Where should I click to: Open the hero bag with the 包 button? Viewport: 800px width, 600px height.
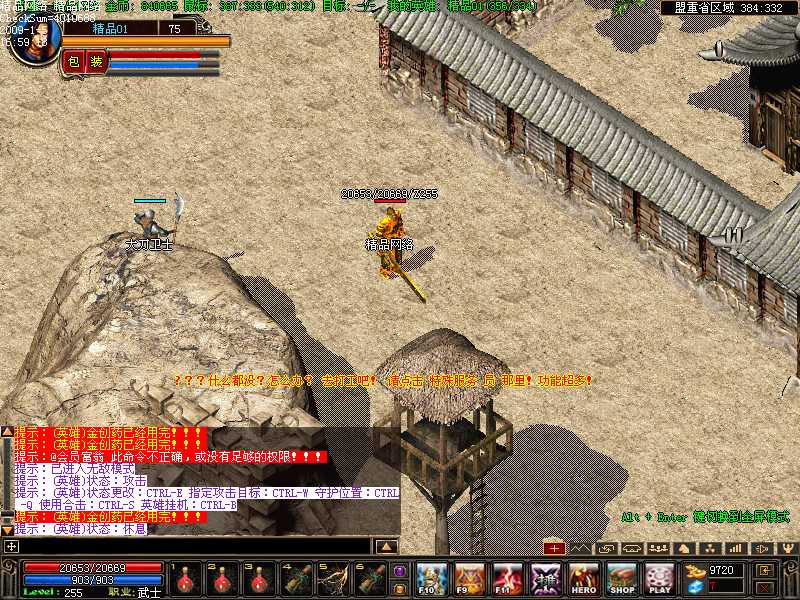coord(72,62)
